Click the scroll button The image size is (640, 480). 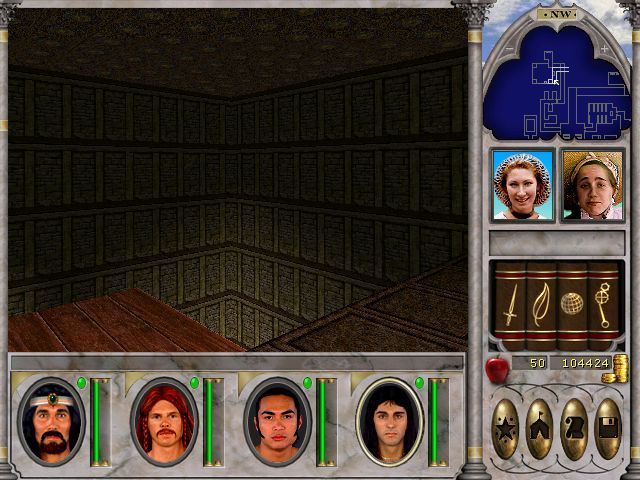point(574,428)
